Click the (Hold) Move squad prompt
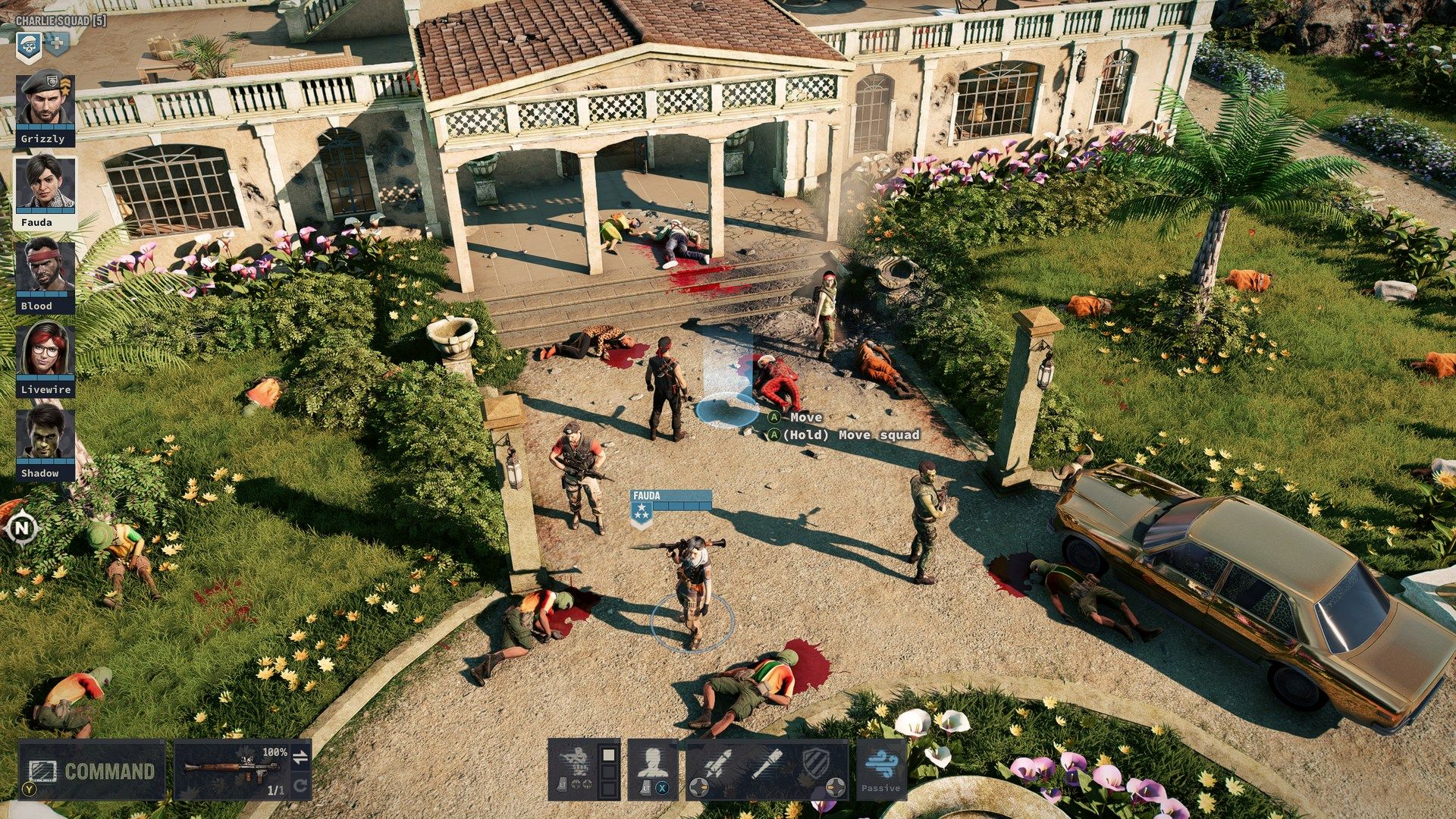Viewport: 1456px width, 819px height. (843, 435)
